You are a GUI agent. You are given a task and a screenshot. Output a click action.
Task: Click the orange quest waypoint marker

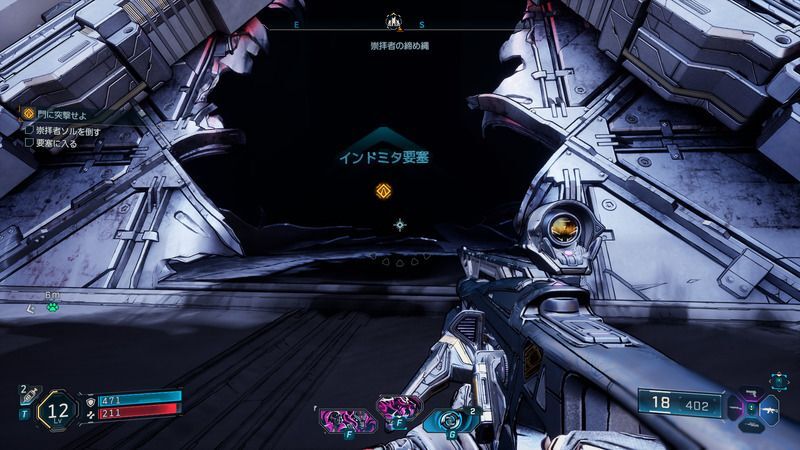click(x=382, y=191)
